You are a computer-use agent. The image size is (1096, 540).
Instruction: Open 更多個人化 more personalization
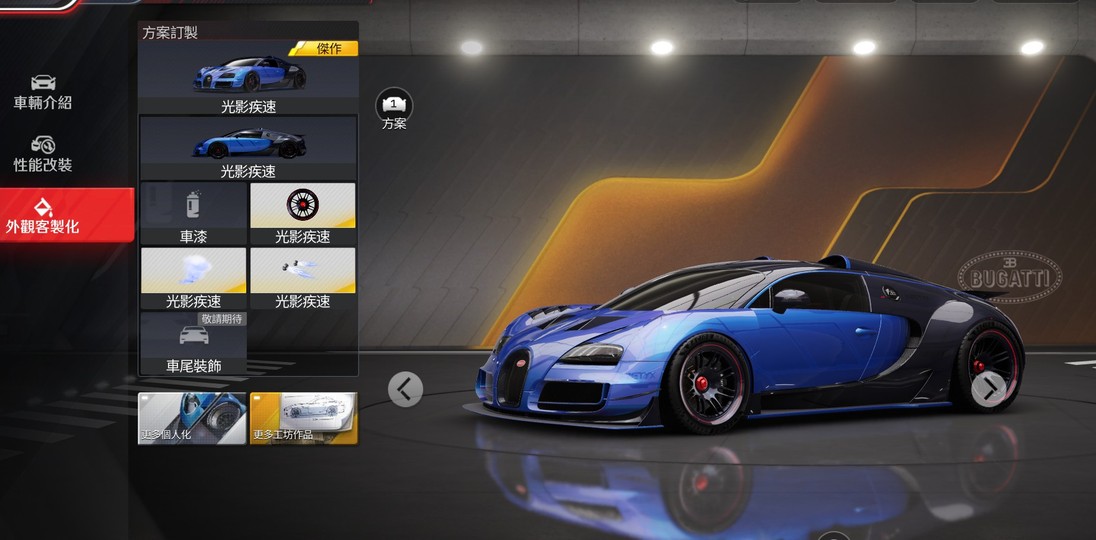(192, 418)
